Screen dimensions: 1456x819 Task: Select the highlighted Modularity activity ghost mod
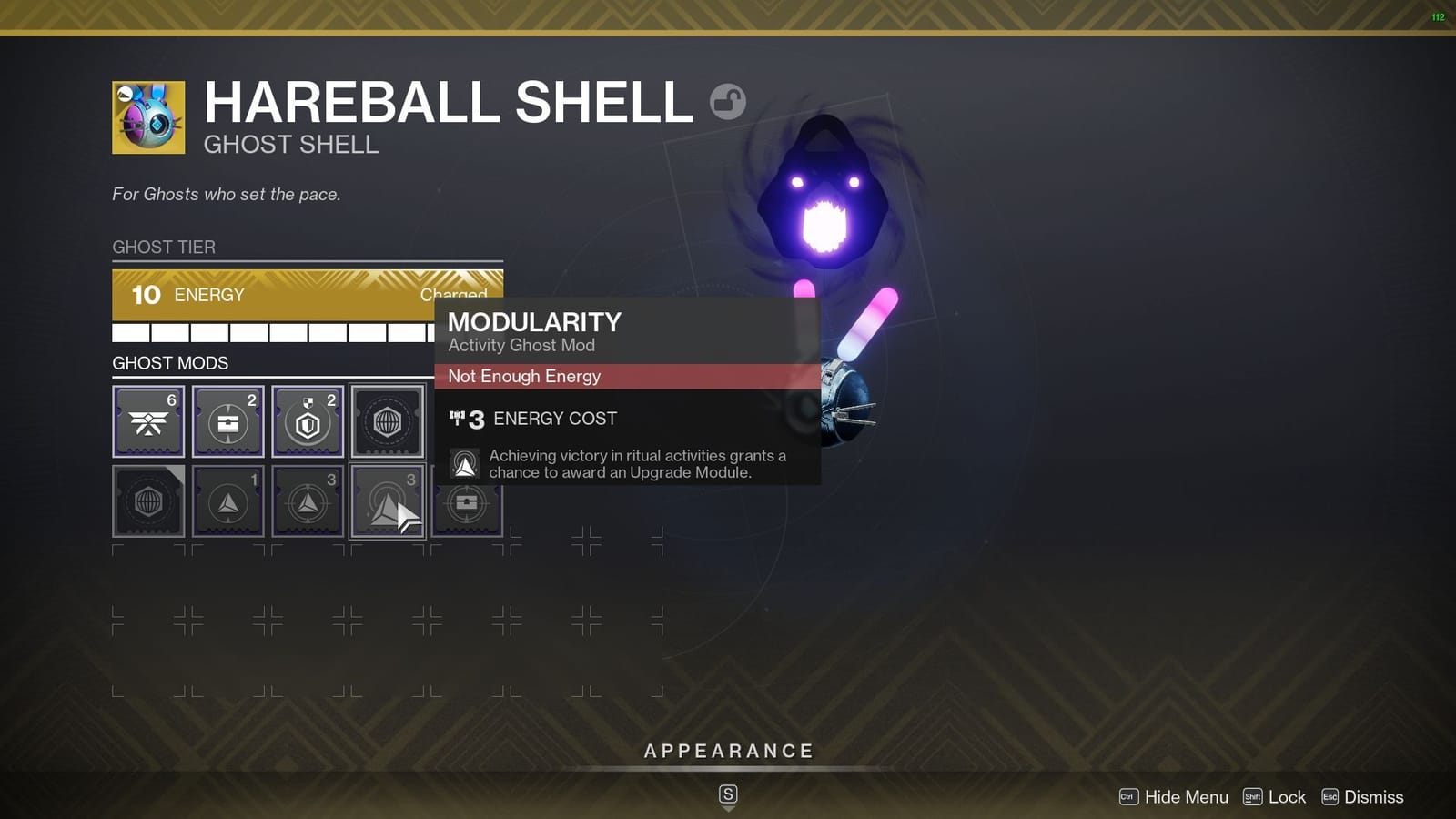tap(387, 501)
